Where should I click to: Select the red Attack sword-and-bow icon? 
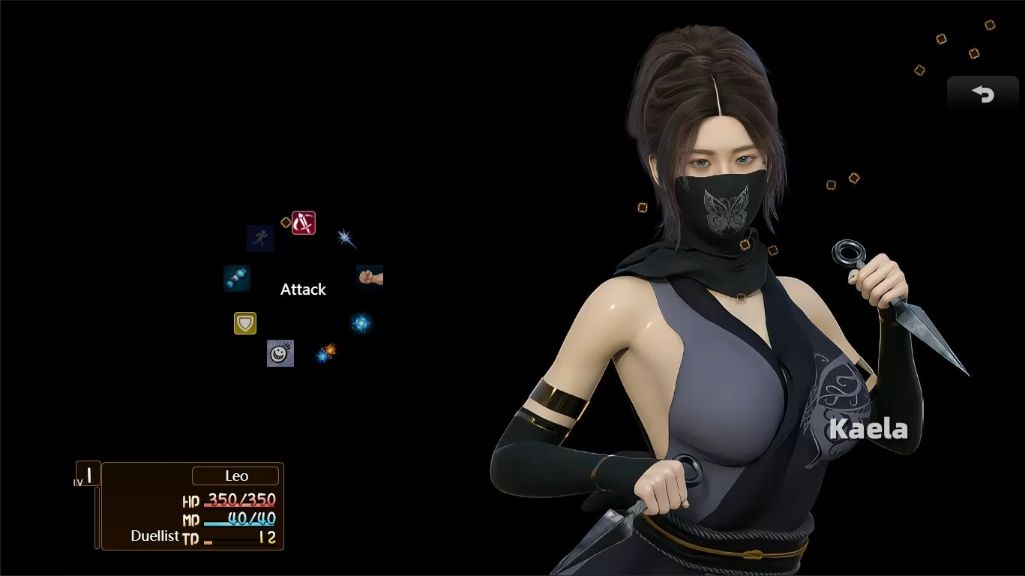[303, 223]
